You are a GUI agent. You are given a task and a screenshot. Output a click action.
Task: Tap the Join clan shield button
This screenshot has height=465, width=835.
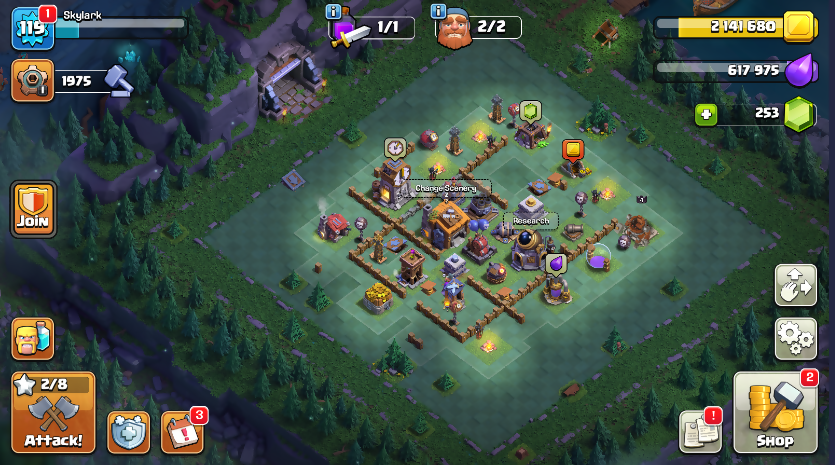tap(33, 209)
